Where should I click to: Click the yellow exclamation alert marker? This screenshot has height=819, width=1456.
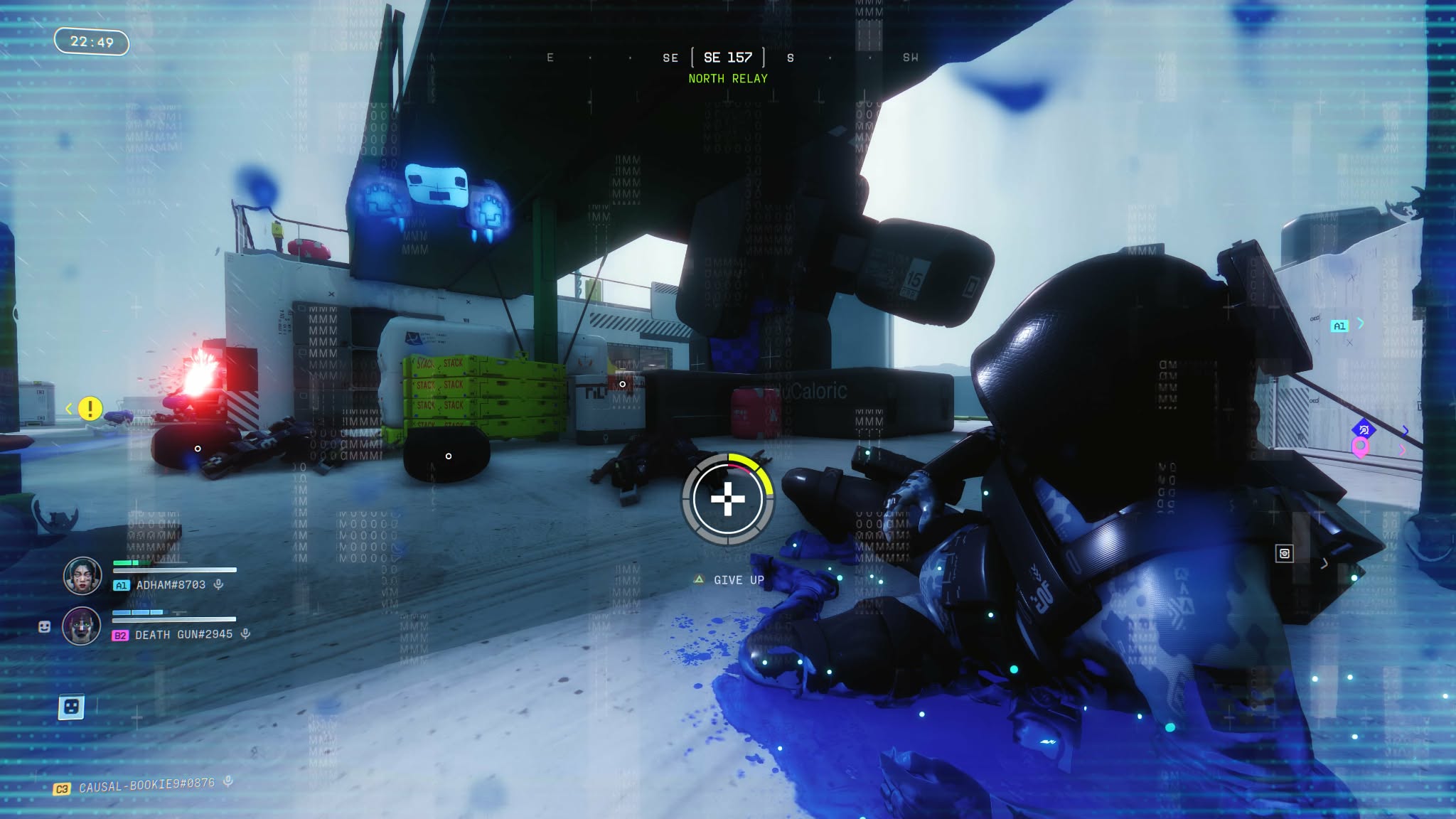pyautogui.click(x=90, y=409)
